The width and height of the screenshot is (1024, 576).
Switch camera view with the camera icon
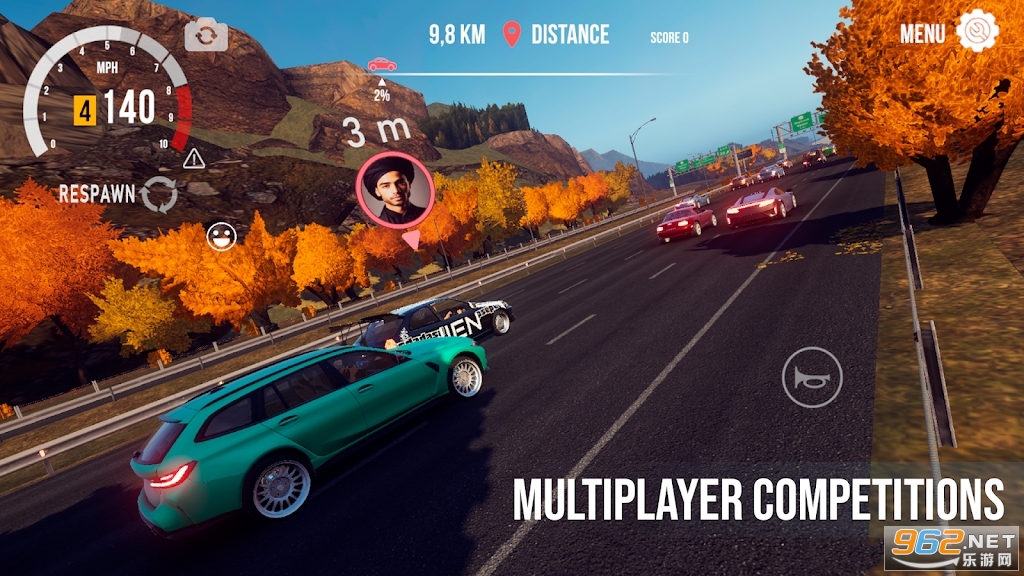(x=206, y=36)
